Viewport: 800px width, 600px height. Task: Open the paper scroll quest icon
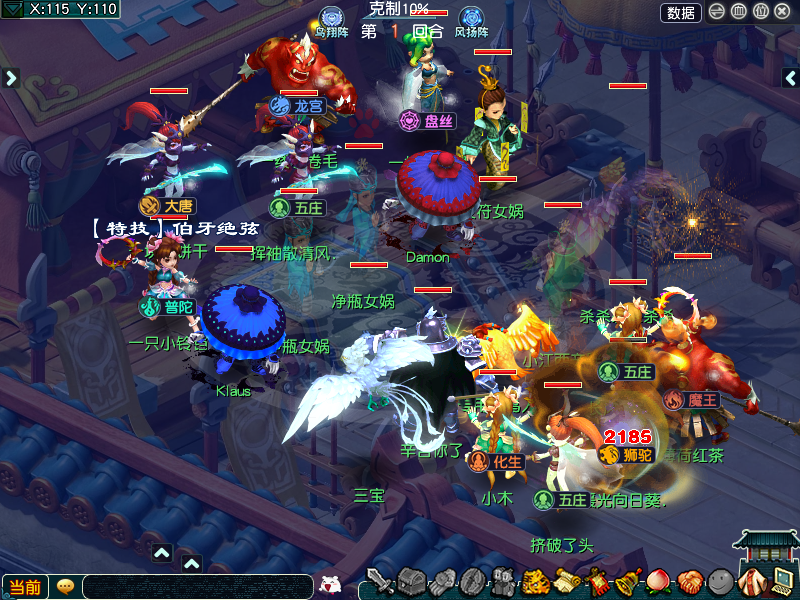(x=568, y=581)
